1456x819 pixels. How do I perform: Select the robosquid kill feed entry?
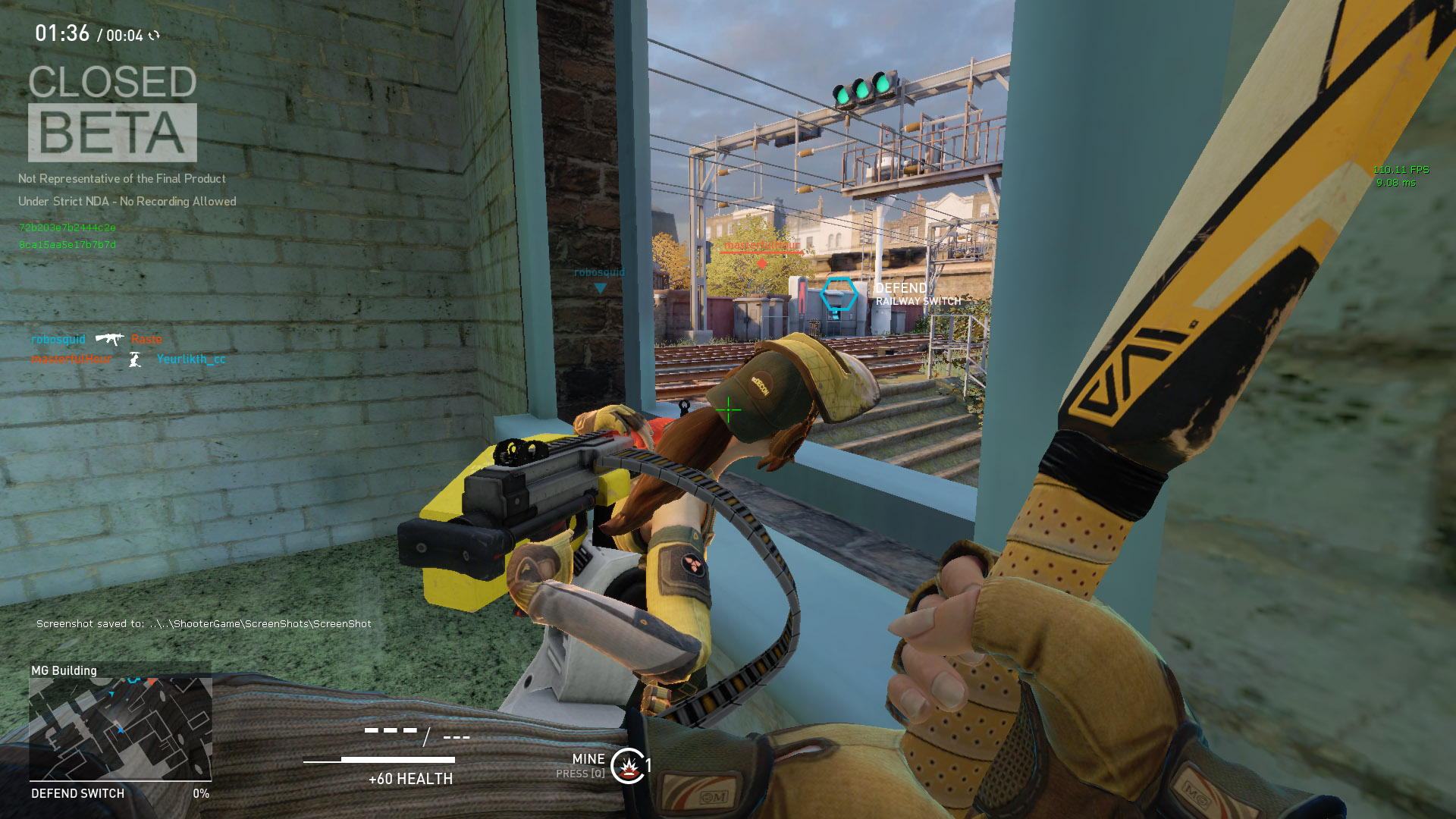[58, 339]
